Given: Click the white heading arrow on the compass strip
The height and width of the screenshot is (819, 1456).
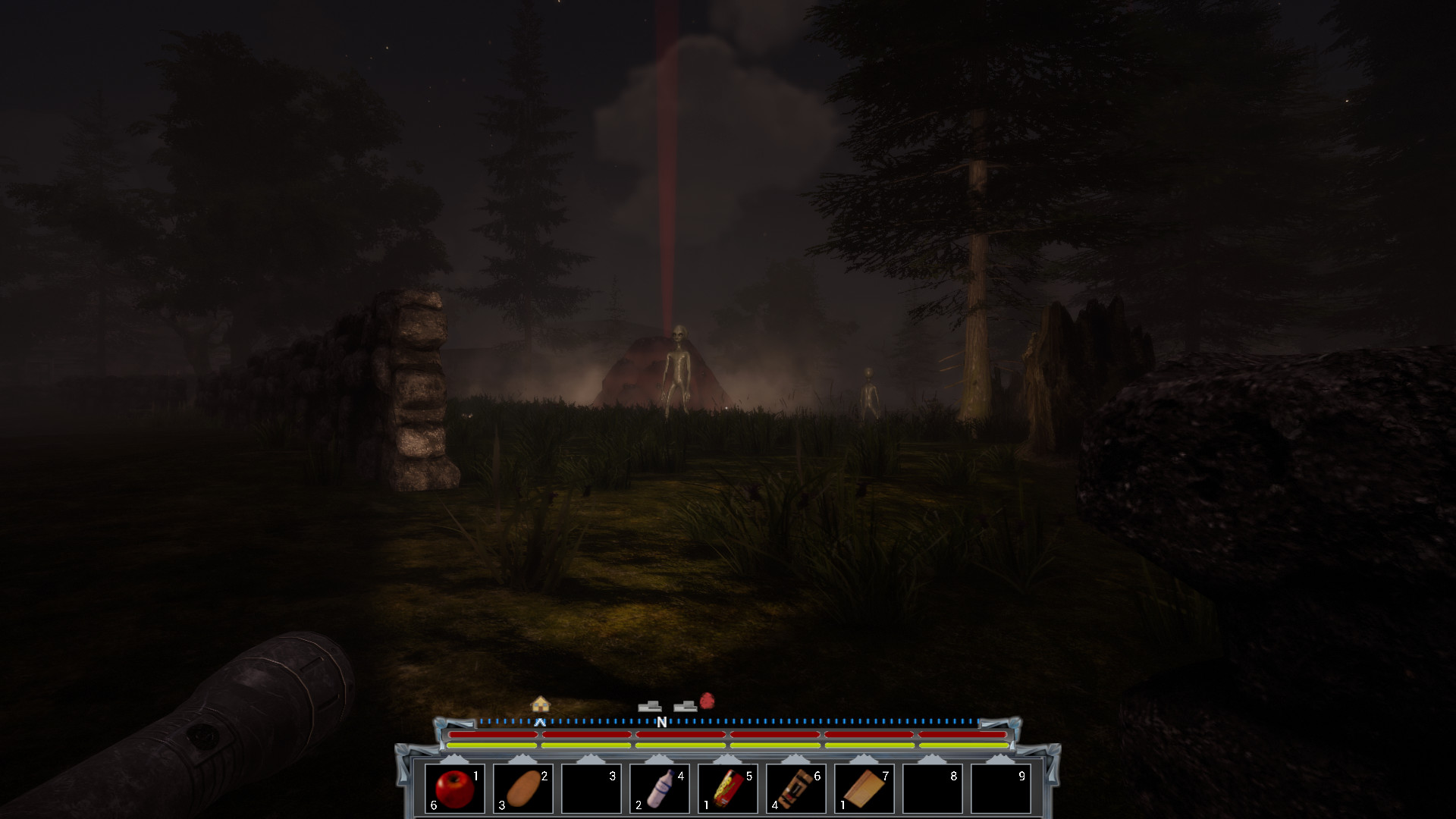Looking at the screenshot, I should 540,723.
